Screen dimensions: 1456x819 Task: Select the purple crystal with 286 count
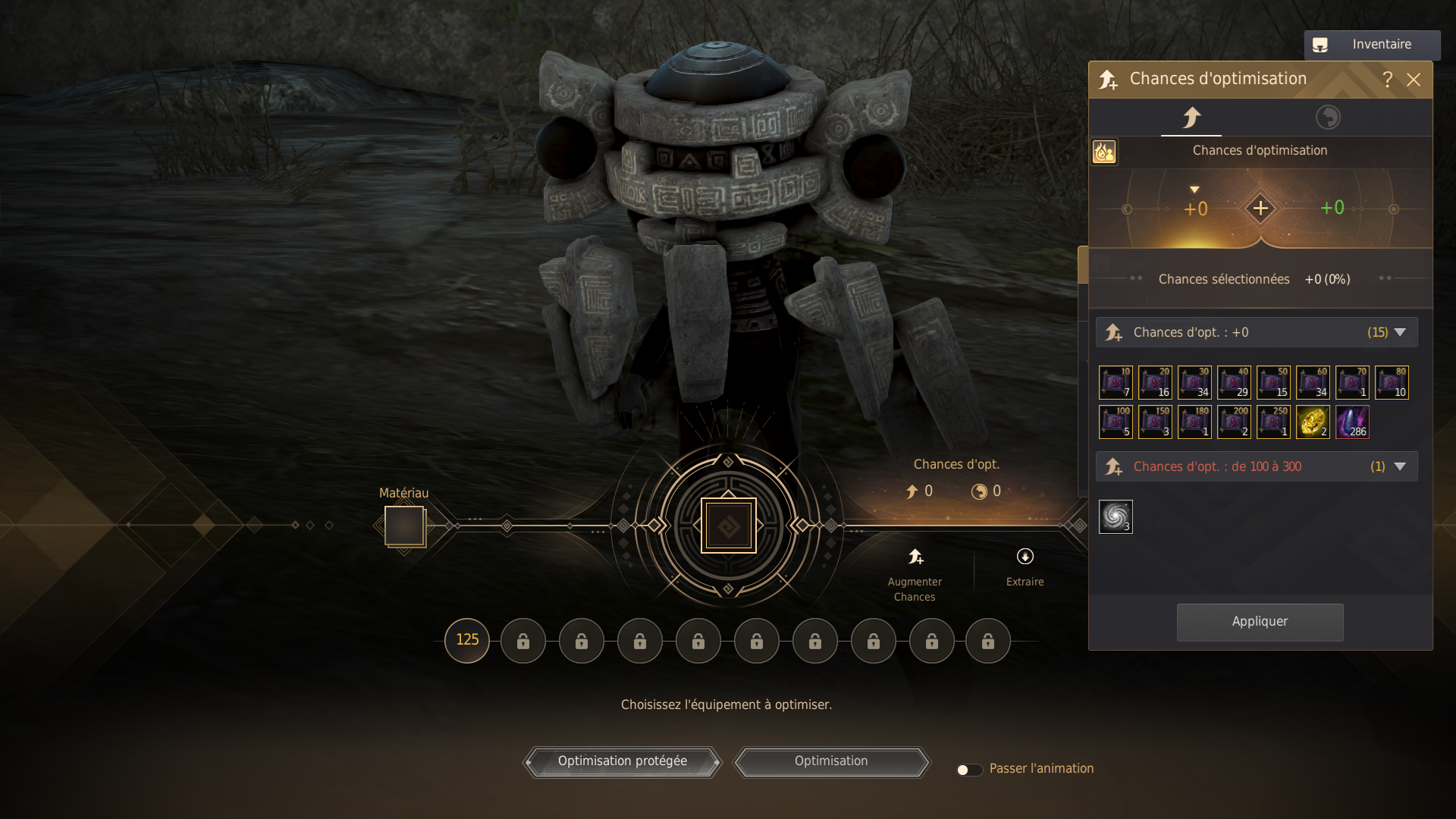tap(1352, 422)
